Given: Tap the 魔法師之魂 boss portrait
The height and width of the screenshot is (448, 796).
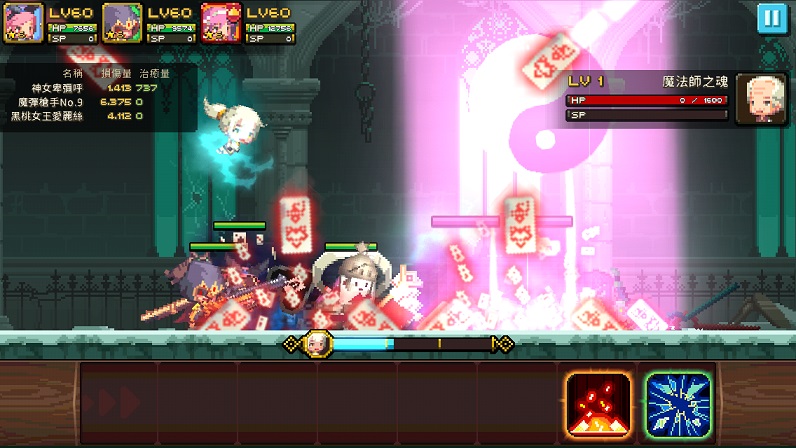Looking at the screenshot, I should [761, 99].
